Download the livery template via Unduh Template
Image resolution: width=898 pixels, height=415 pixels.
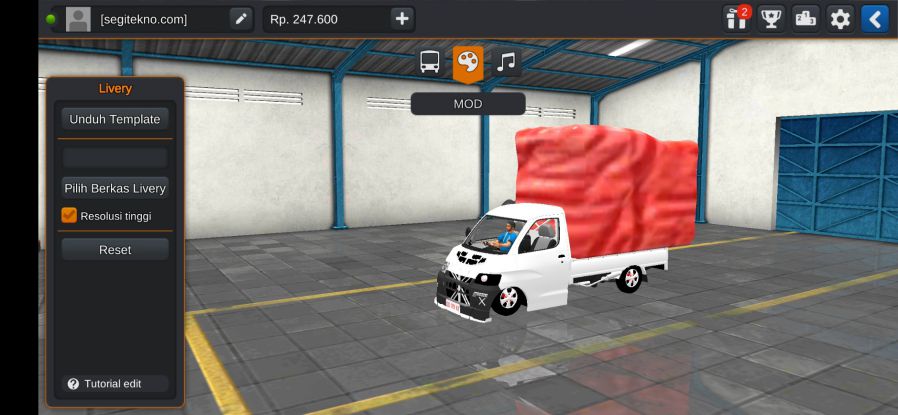click(114, 119)
